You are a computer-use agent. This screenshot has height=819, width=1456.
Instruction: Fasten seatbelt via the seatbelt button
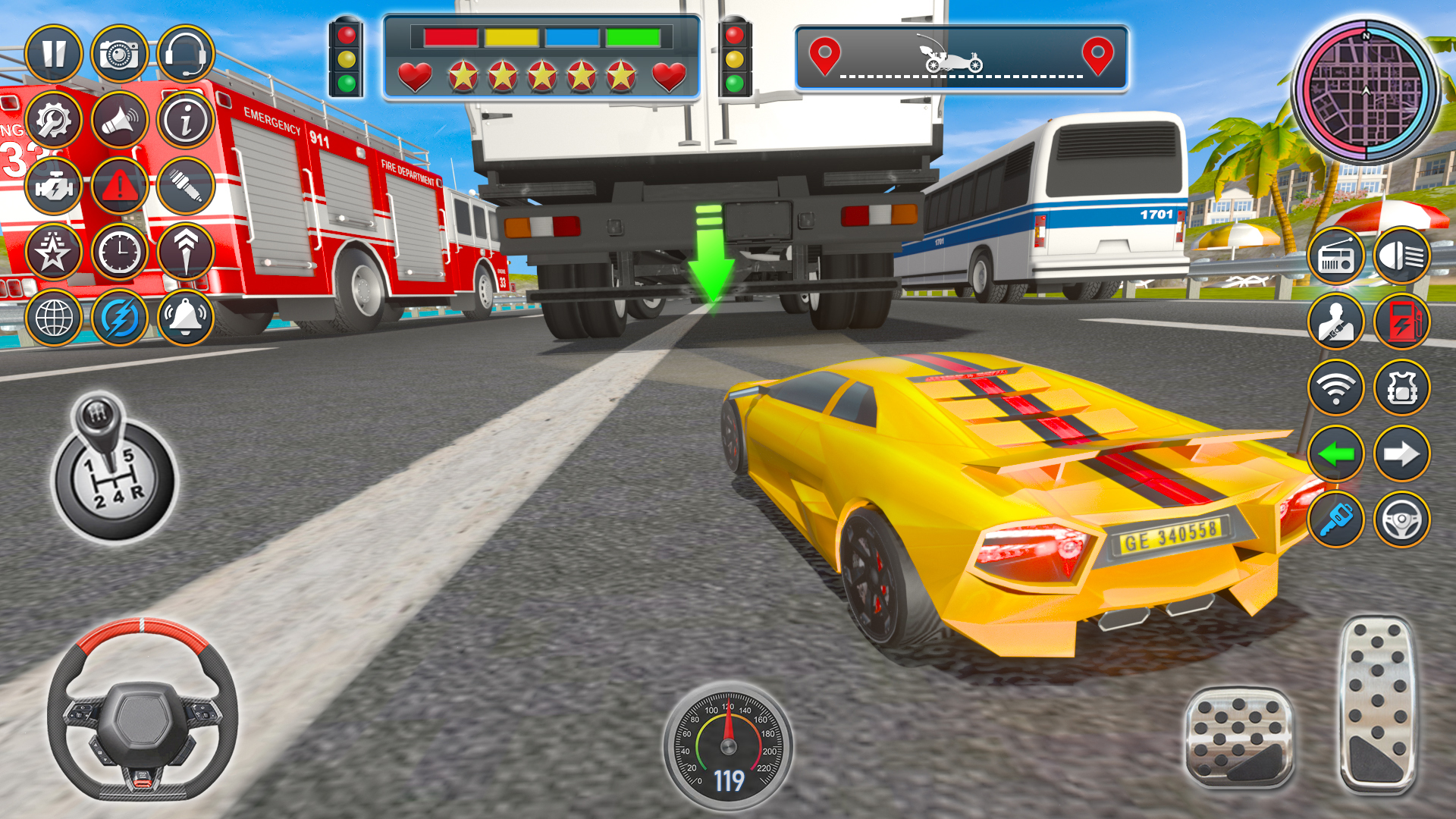(1337, 321)
